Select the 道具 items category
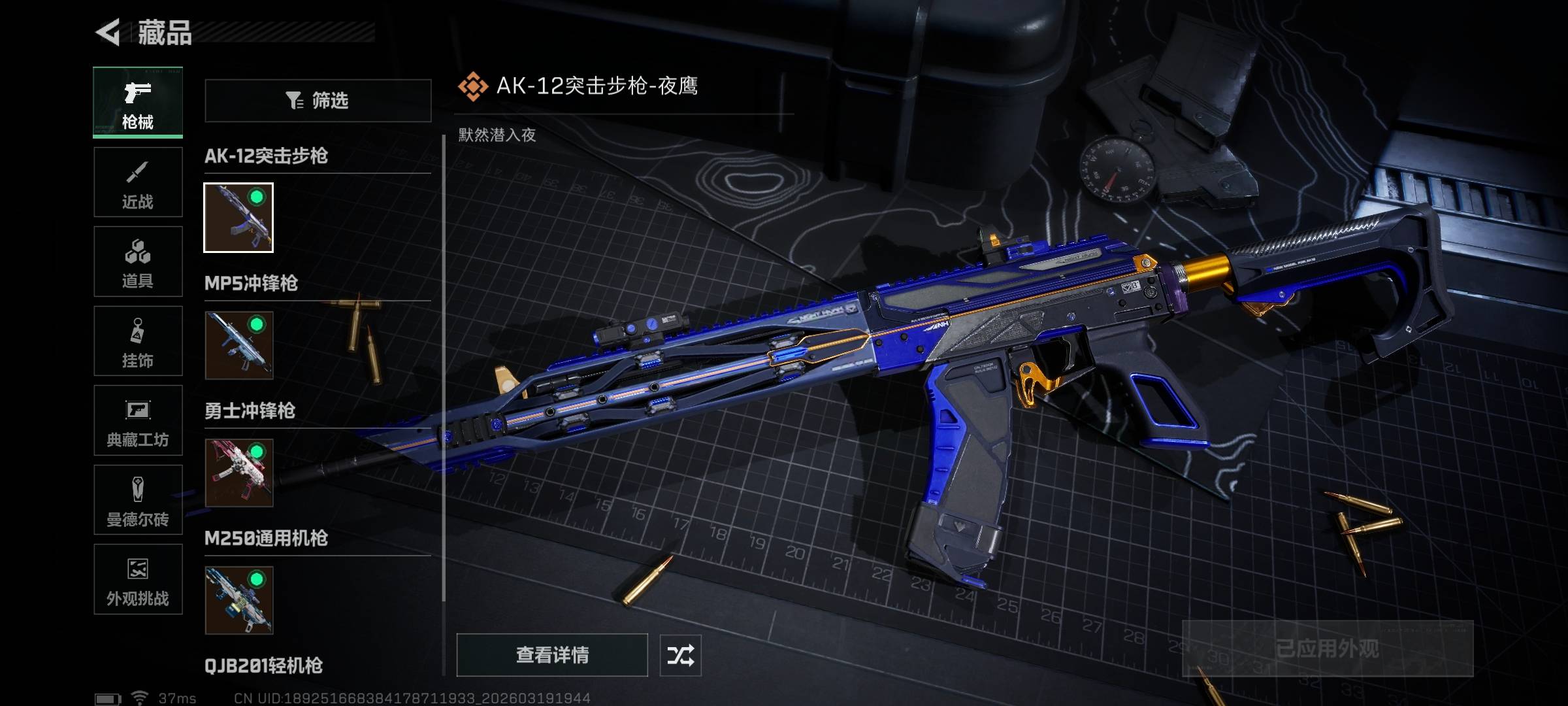The height and width of the screenshot is (706, 1568). coord(138,262)
